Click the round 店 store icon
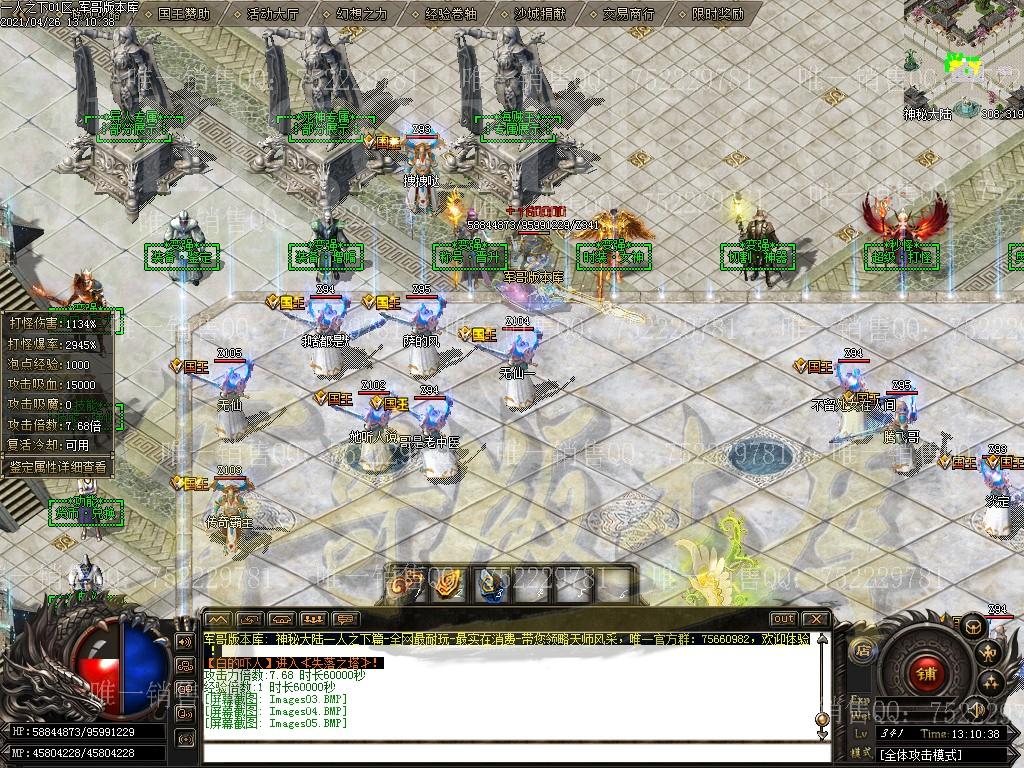The image size is (1024, 768). [862, 649]
